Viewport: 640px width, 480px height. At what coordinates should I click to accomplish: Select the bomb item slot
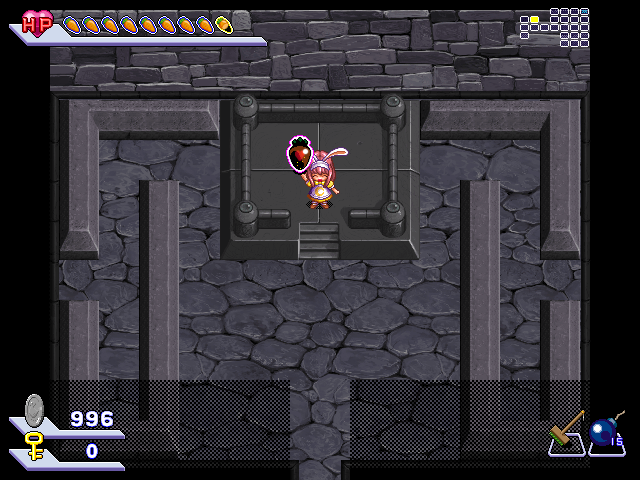coord(605,434)
